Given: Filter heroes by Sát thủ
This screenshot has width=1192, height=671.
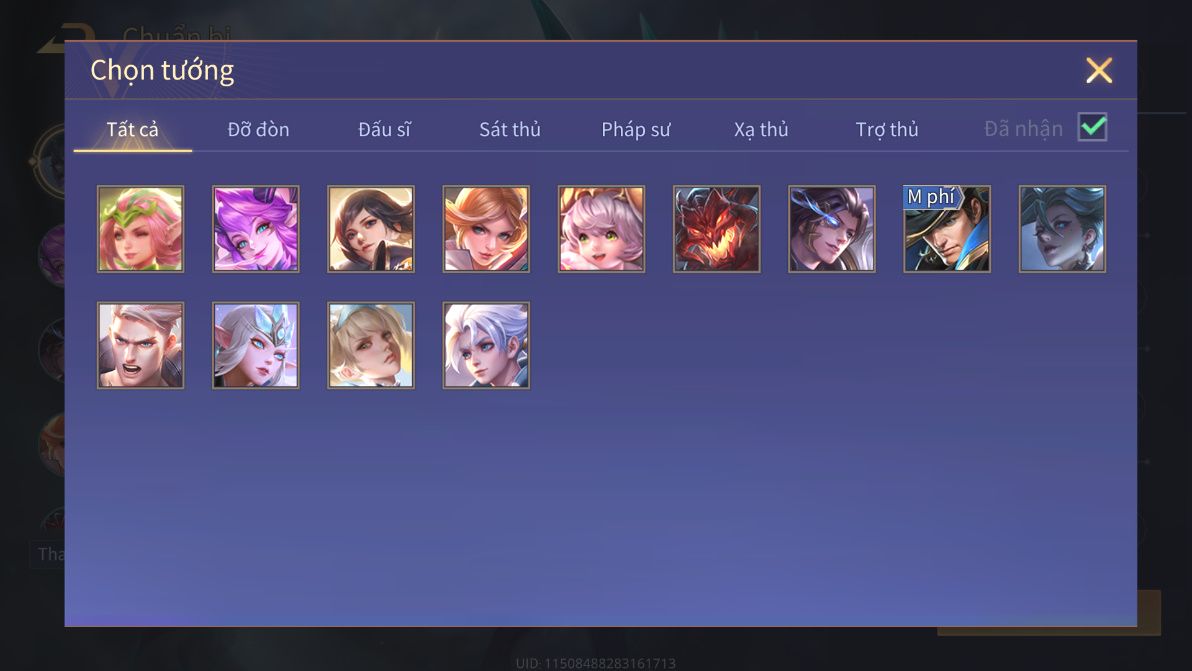Looking at the screenshot, I should coord(509,130).
